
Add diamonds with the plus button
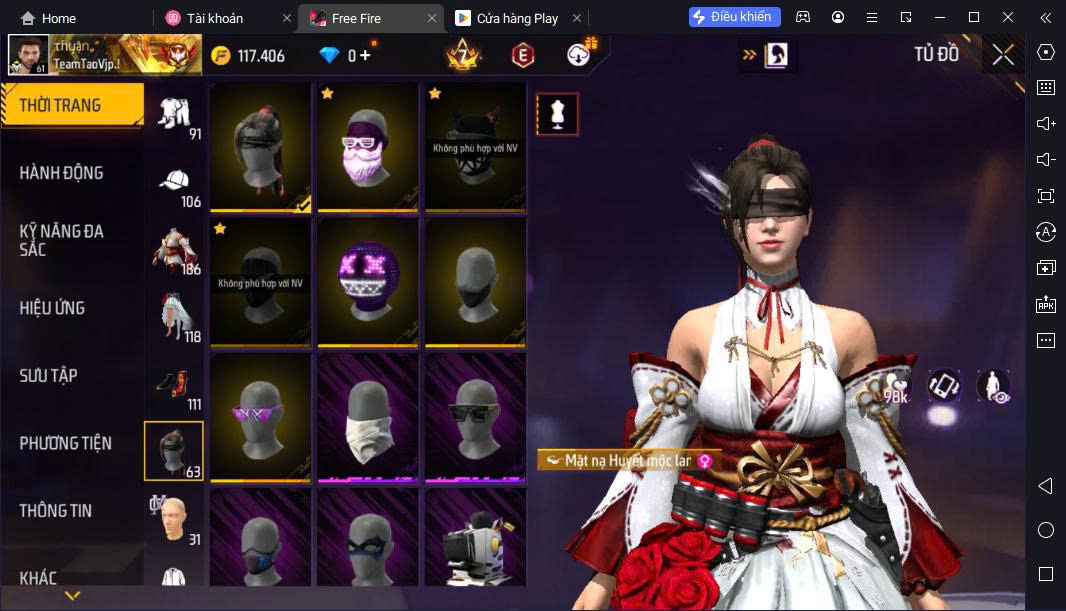coord(365,56)
